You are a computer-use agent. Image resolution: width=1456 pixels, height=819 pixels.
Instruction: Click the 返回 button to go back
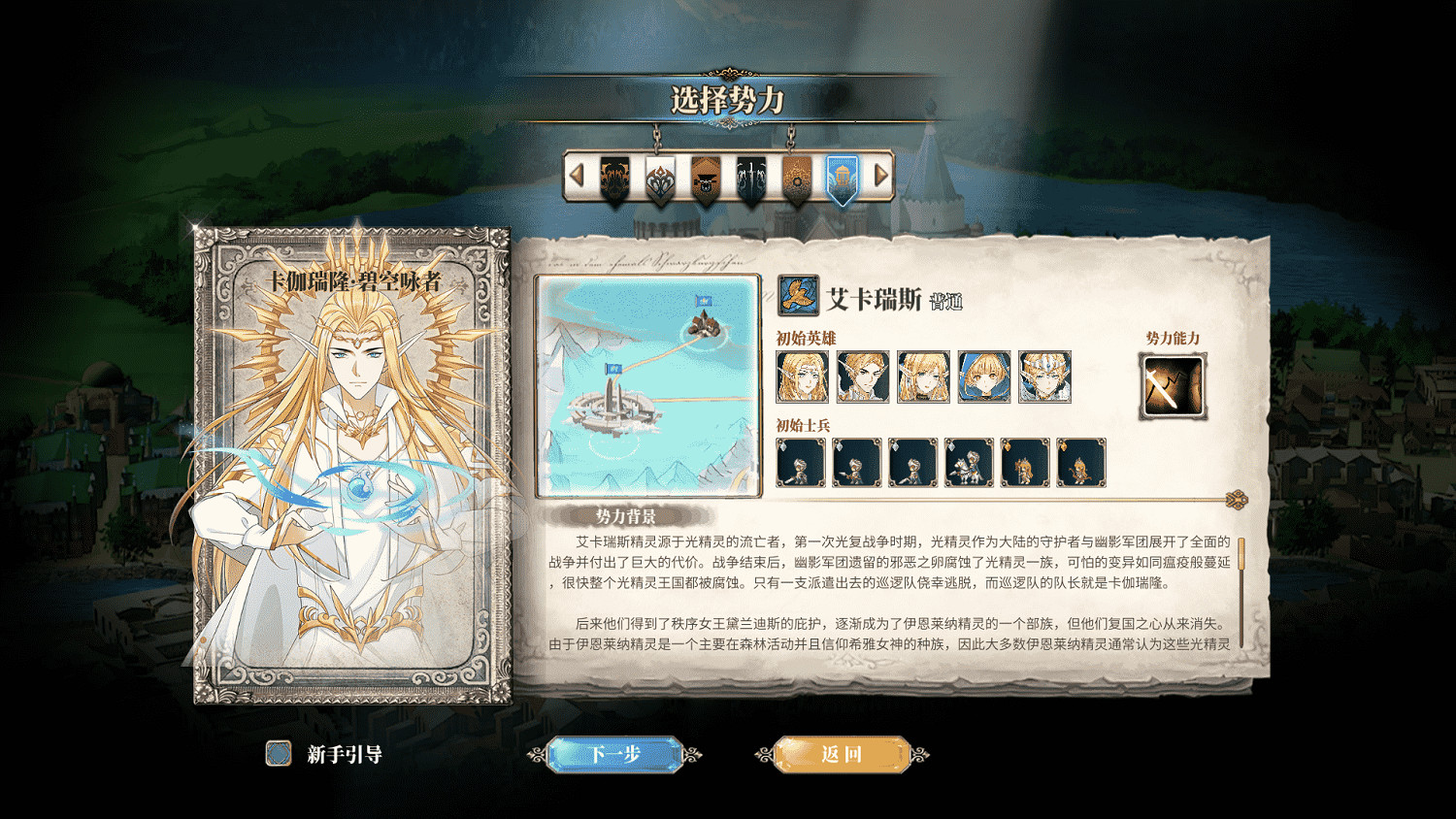(844, 755)
